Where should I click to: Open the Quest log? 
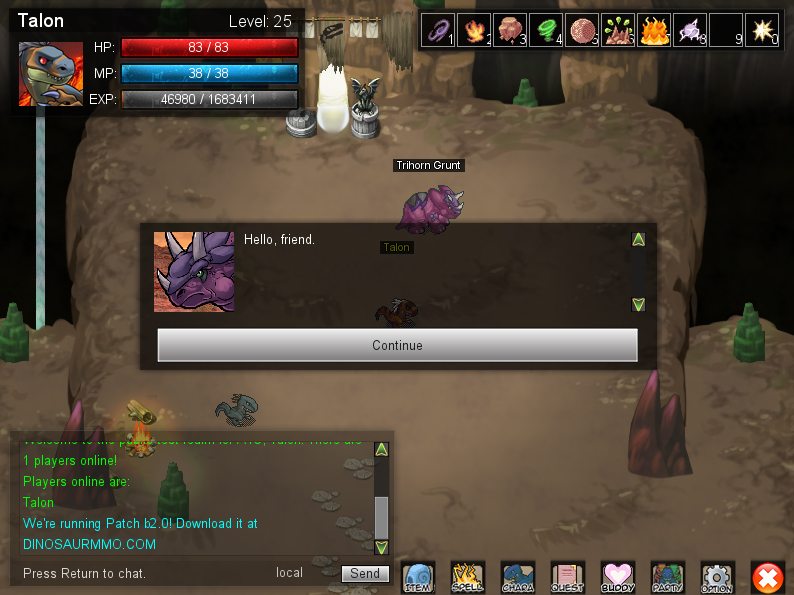[x=568, y=577]
